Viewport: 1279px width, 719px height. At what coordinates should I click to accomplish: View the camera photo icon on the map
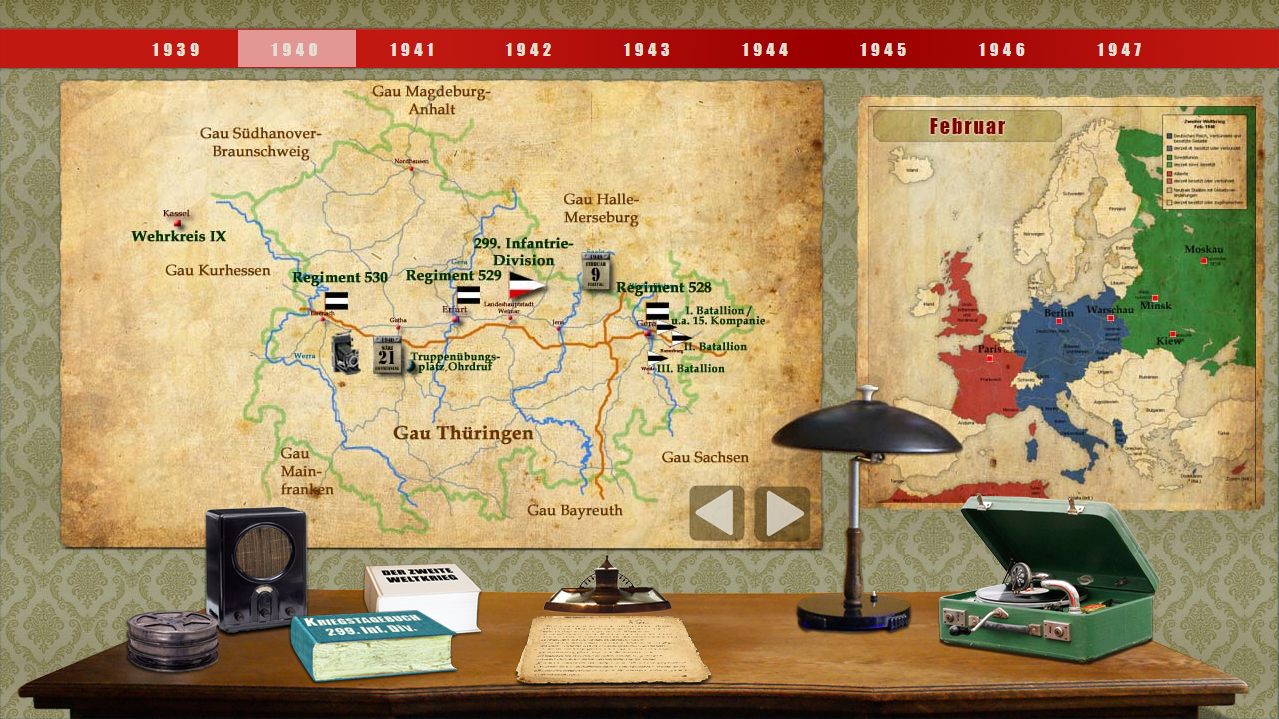(347, 353)
